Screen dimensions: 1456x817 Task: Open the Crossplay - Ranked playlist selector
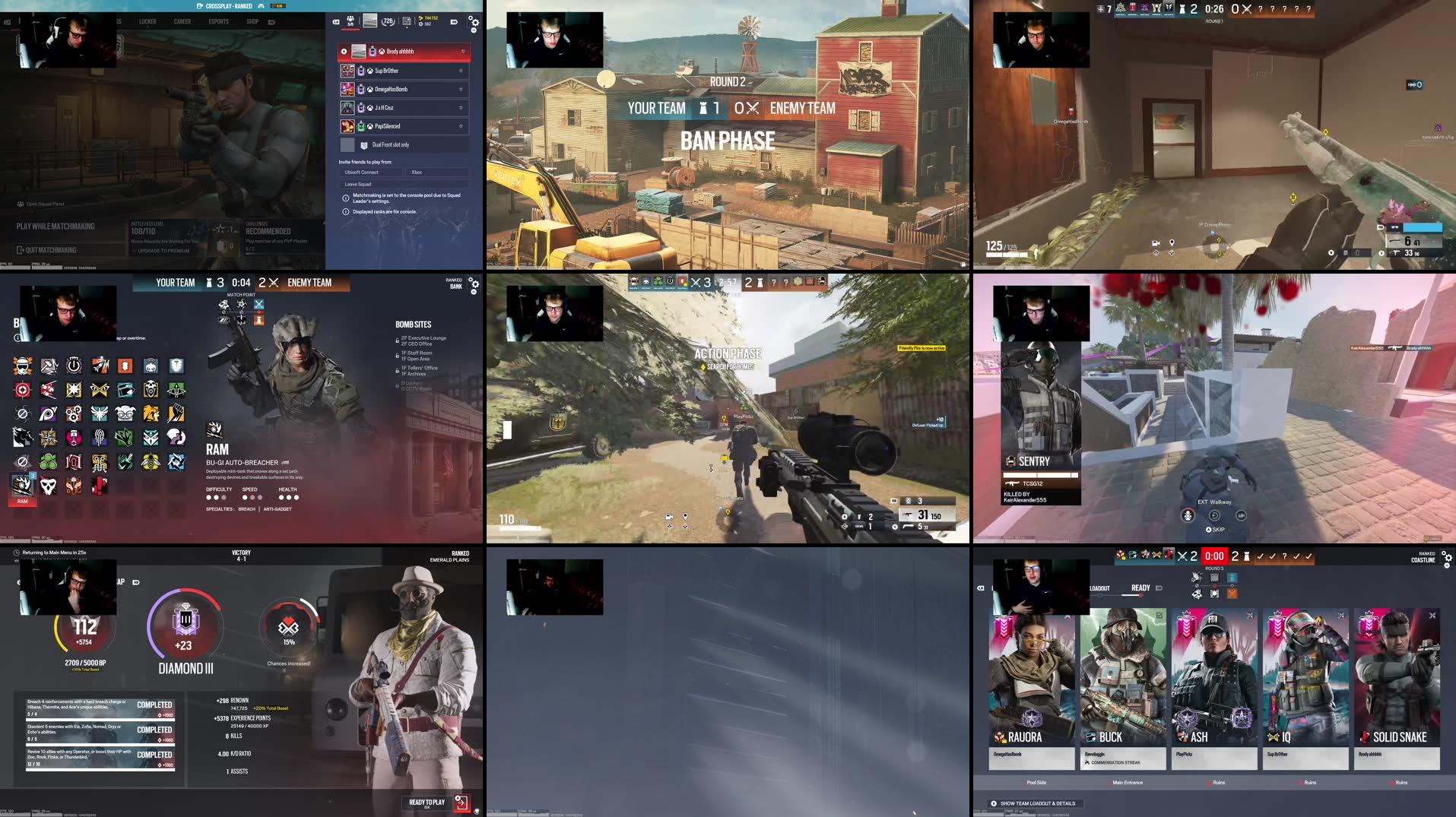(226, 5)
